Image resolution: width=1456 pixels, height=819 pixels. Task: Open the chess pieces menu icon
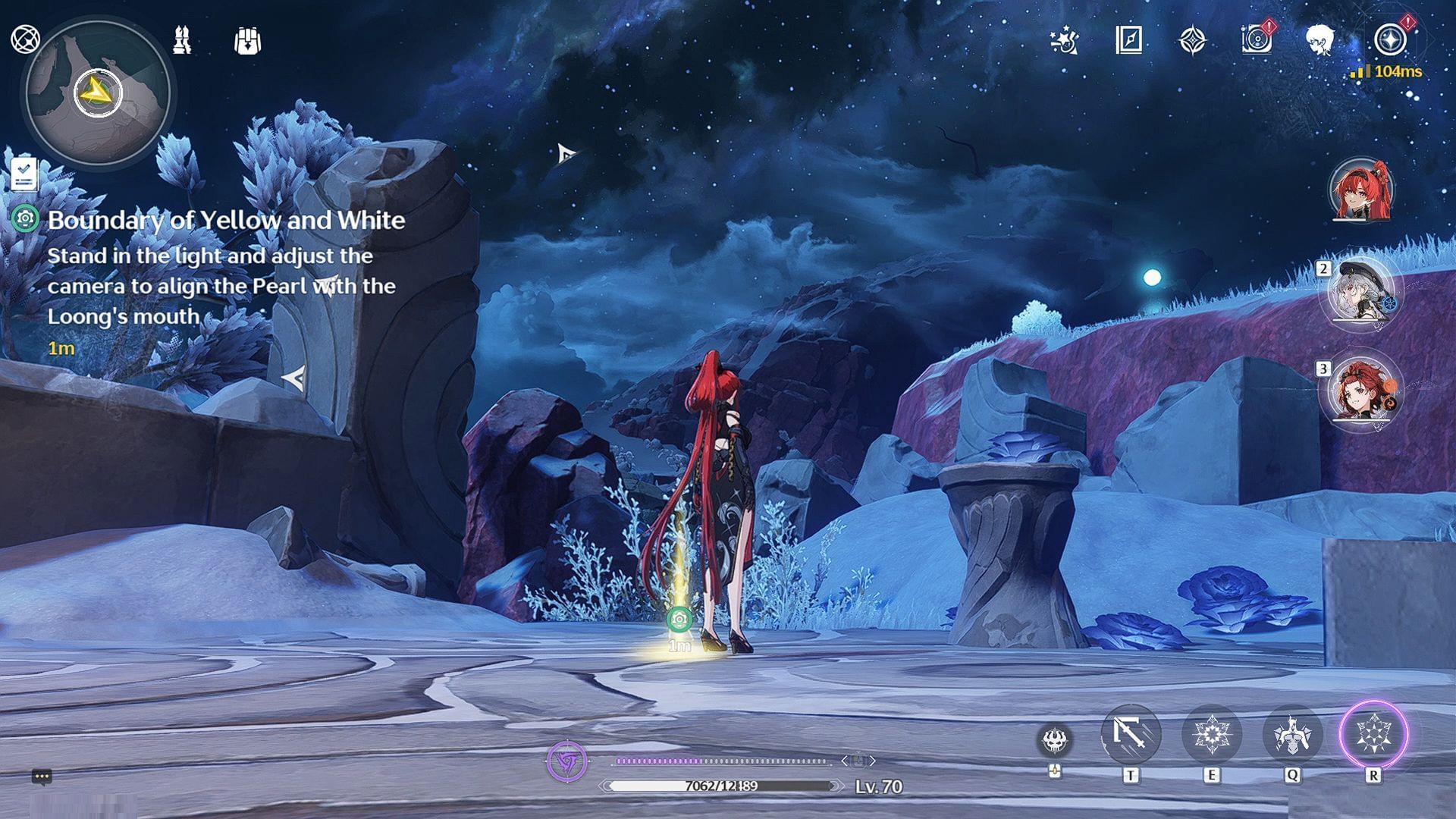[x=182, y=39]
